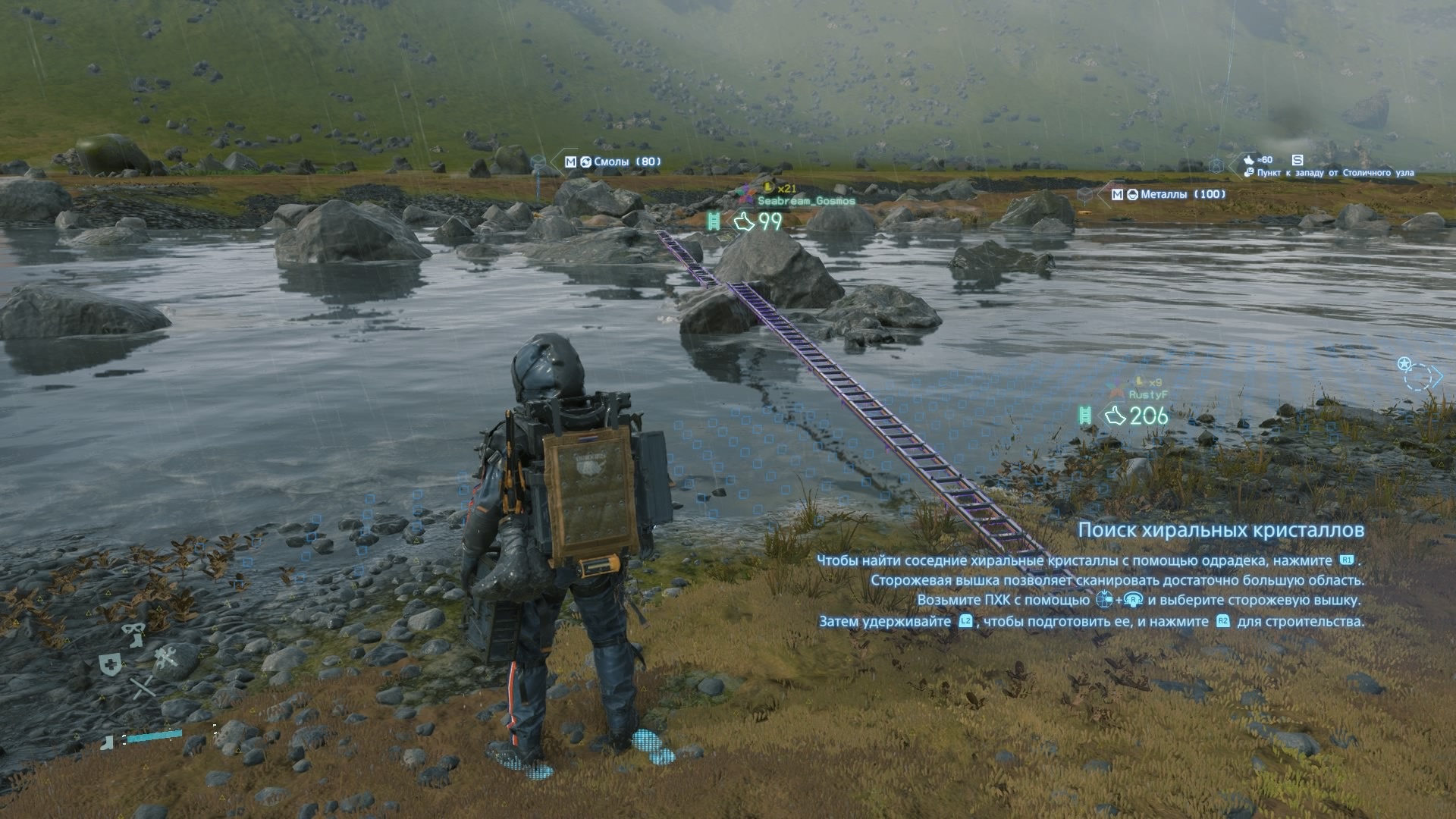Click the ladder icon beside the 206 likes

[x=1085, y=416]
